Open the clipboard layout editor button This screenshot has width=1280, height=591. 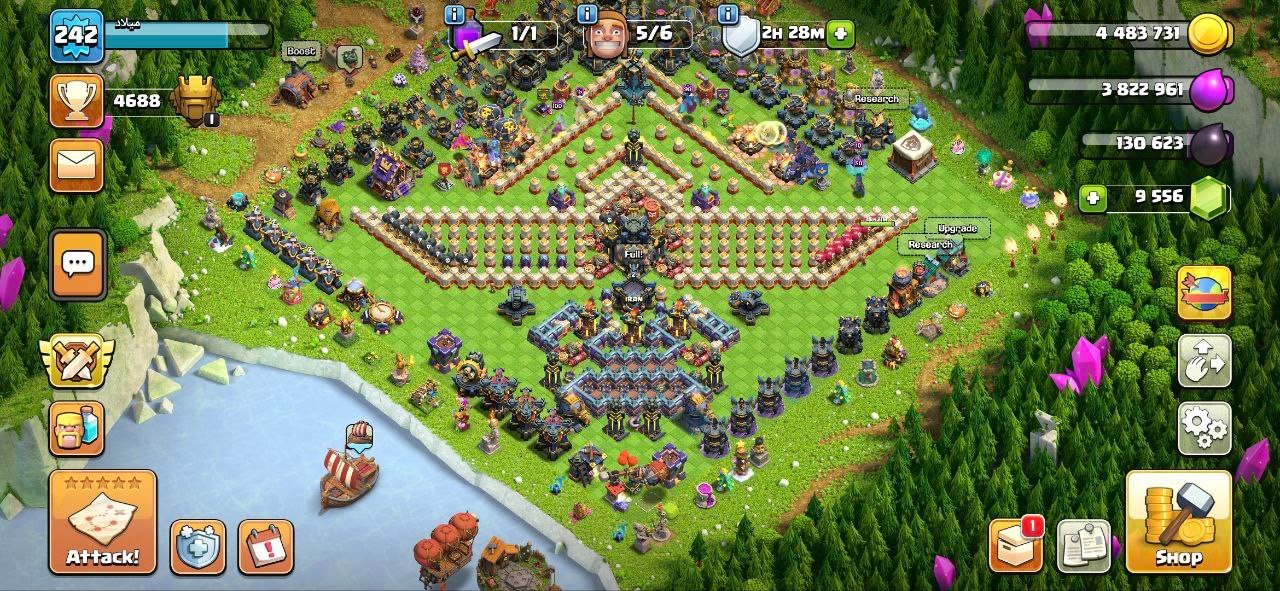click(x=1083, y=546)
